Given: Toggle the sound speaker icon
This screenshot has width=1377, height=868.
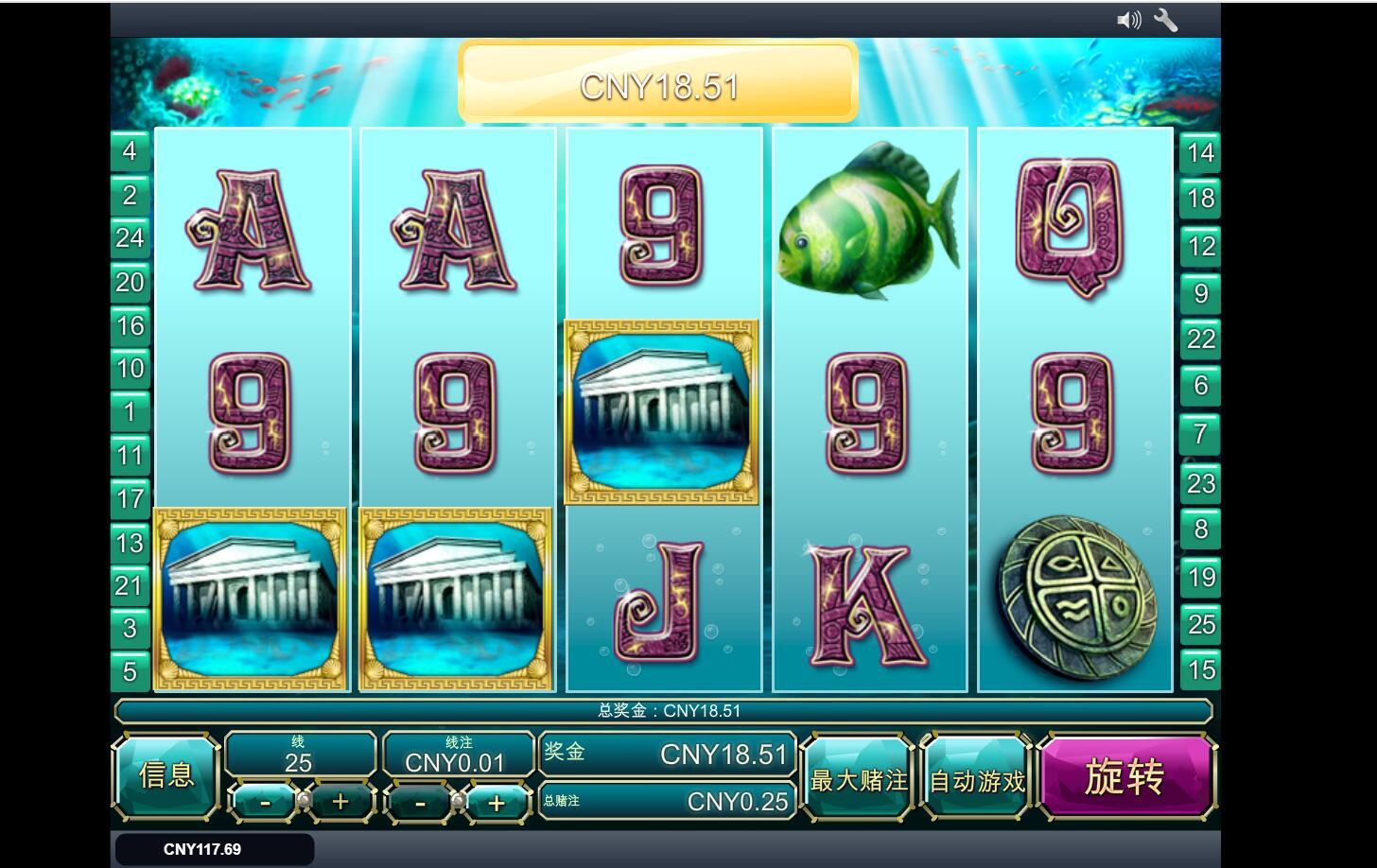Looking at the screenshot, I should [x=1128, y=20].
